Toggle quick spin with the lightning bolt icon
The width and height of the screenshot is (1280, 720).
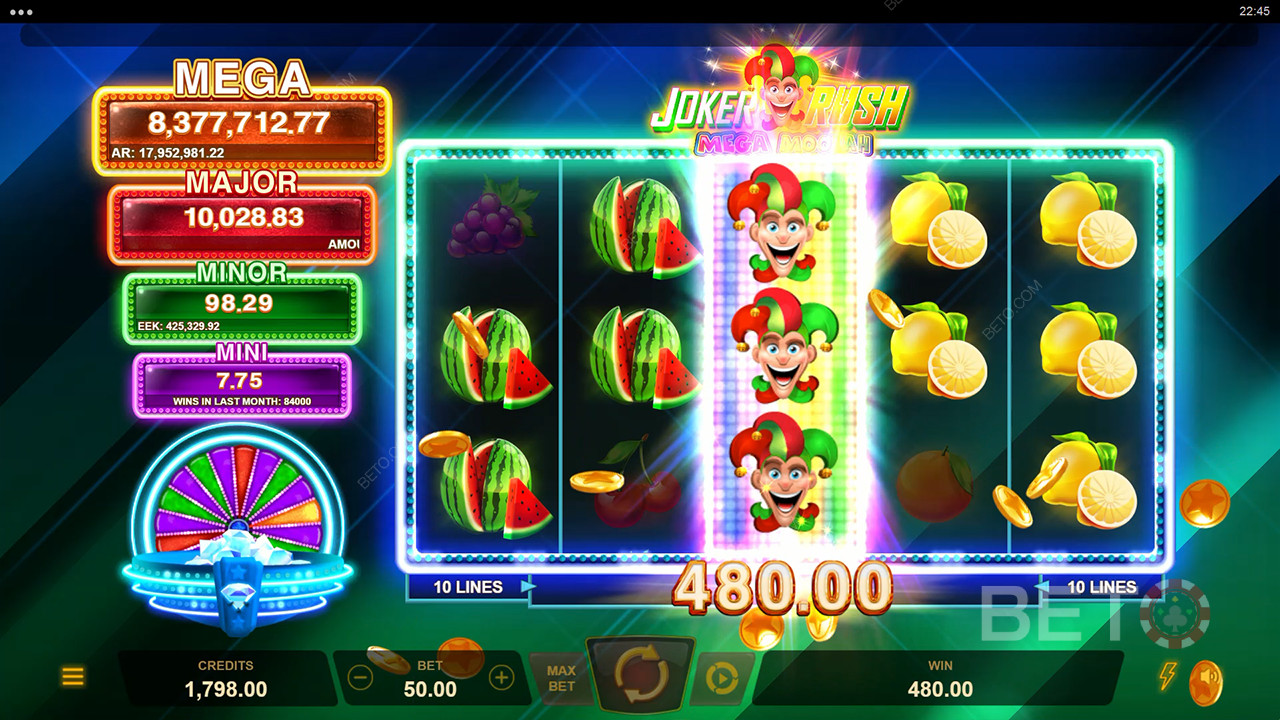coord(1166,676)
